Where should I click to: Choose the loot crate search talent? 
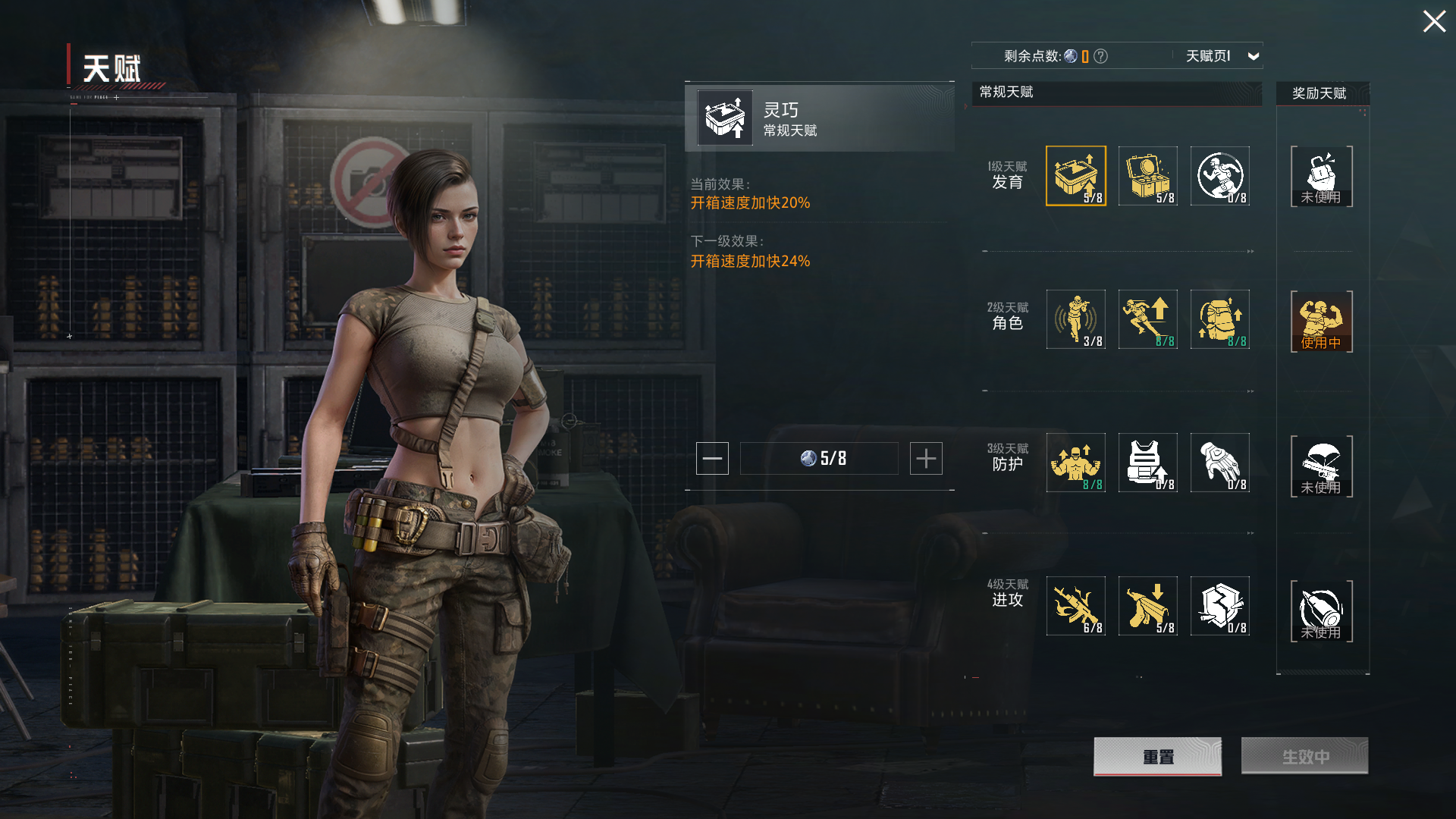click(x=1147, y=176)
